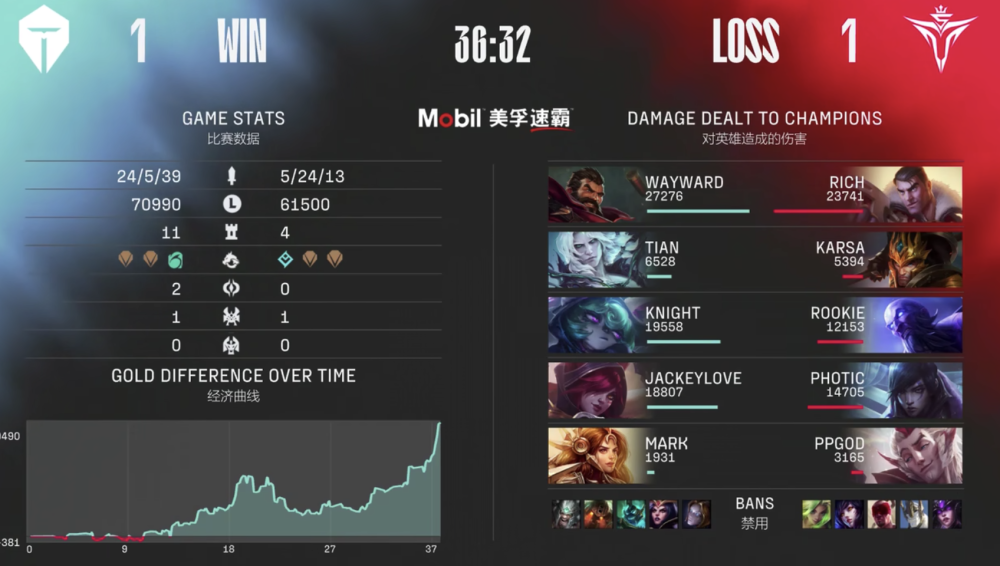This screenshot has height=566, width=1000.
Task: Click ROOKIE's champion portrait
Action: 915,325
